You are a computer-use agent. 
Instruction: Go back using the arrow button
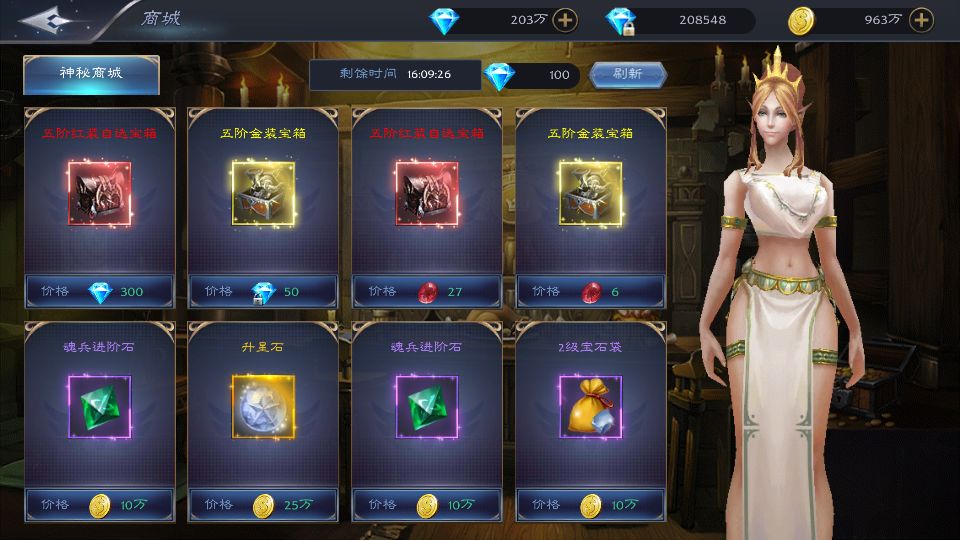pos(51,19)
